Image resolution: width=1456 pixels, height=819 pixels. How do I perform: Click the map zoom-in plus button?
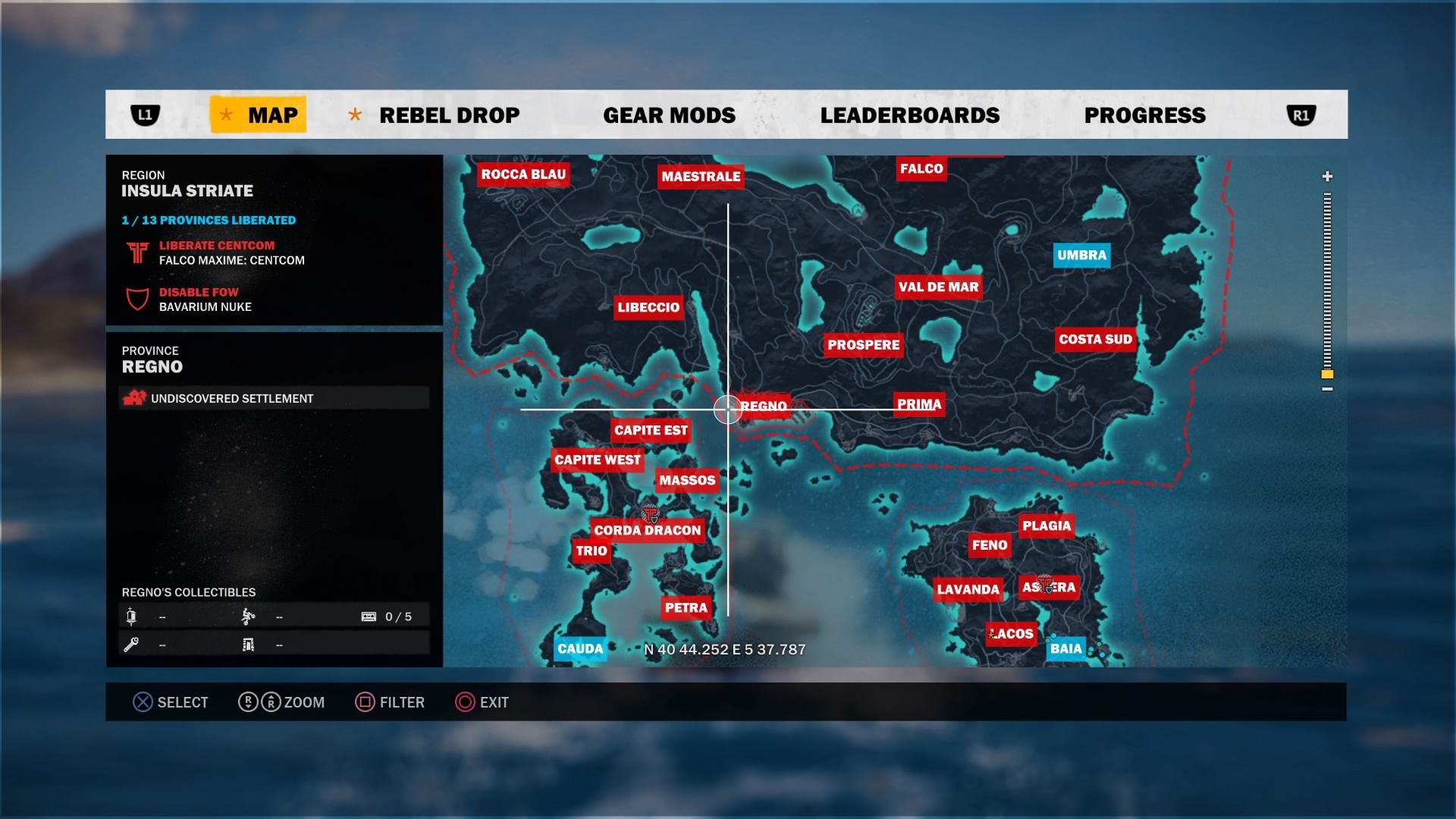coord(1327,177)
